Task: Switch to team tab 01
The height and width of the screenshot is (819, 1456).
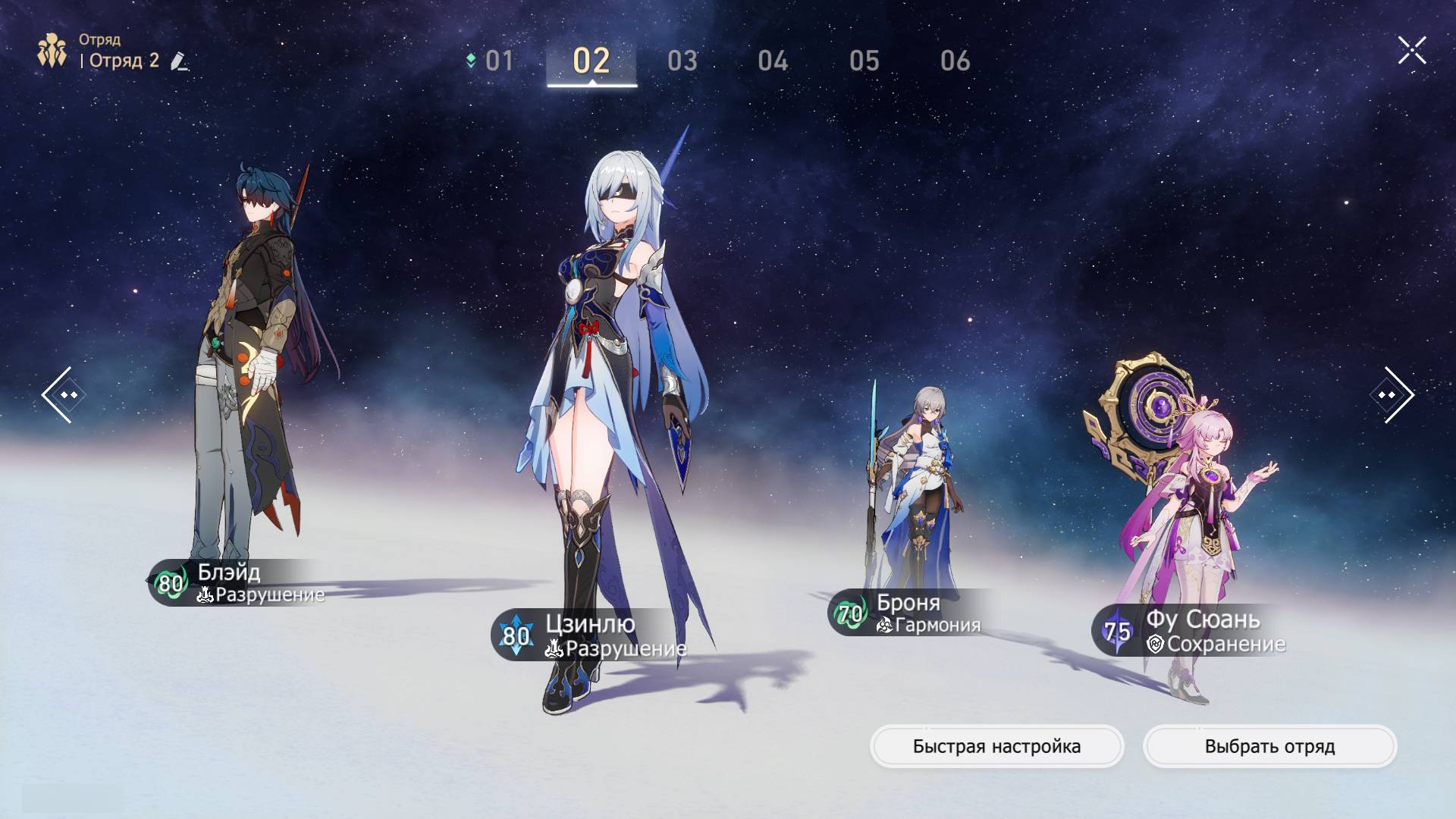Action: [x=498, y=61]
